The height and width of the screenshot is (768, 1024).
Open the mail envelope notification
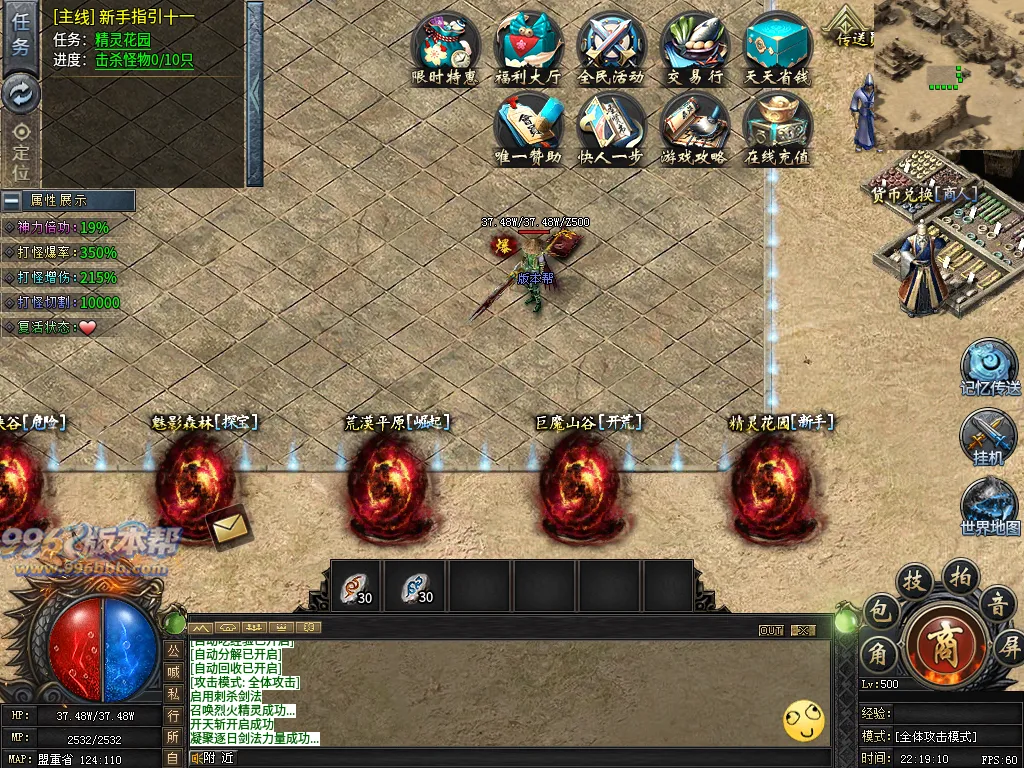tap(230, 529)
